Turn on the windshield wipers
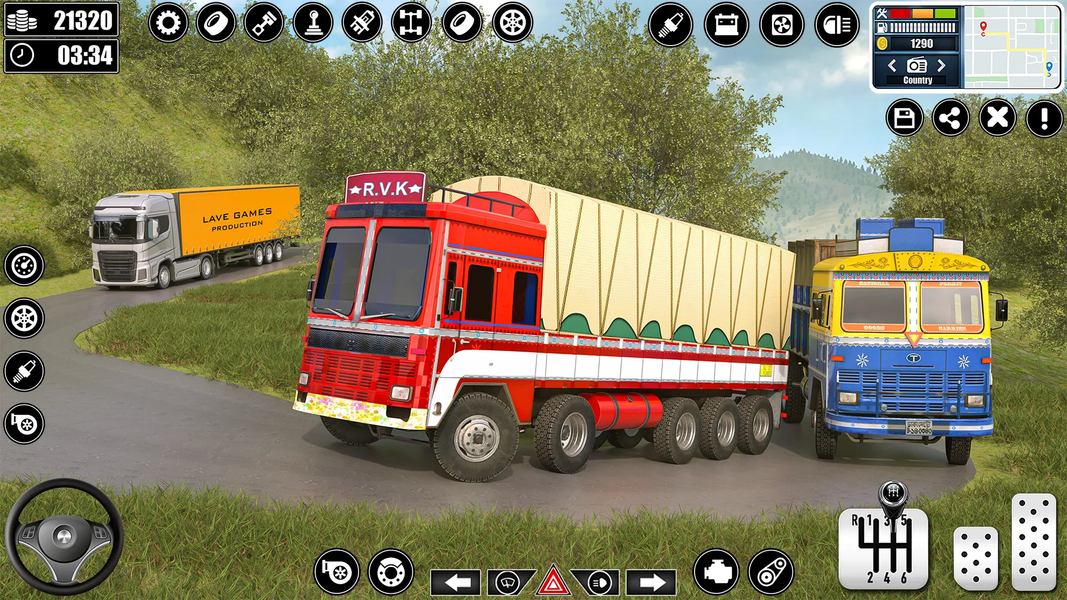 [x=510, y=582]
